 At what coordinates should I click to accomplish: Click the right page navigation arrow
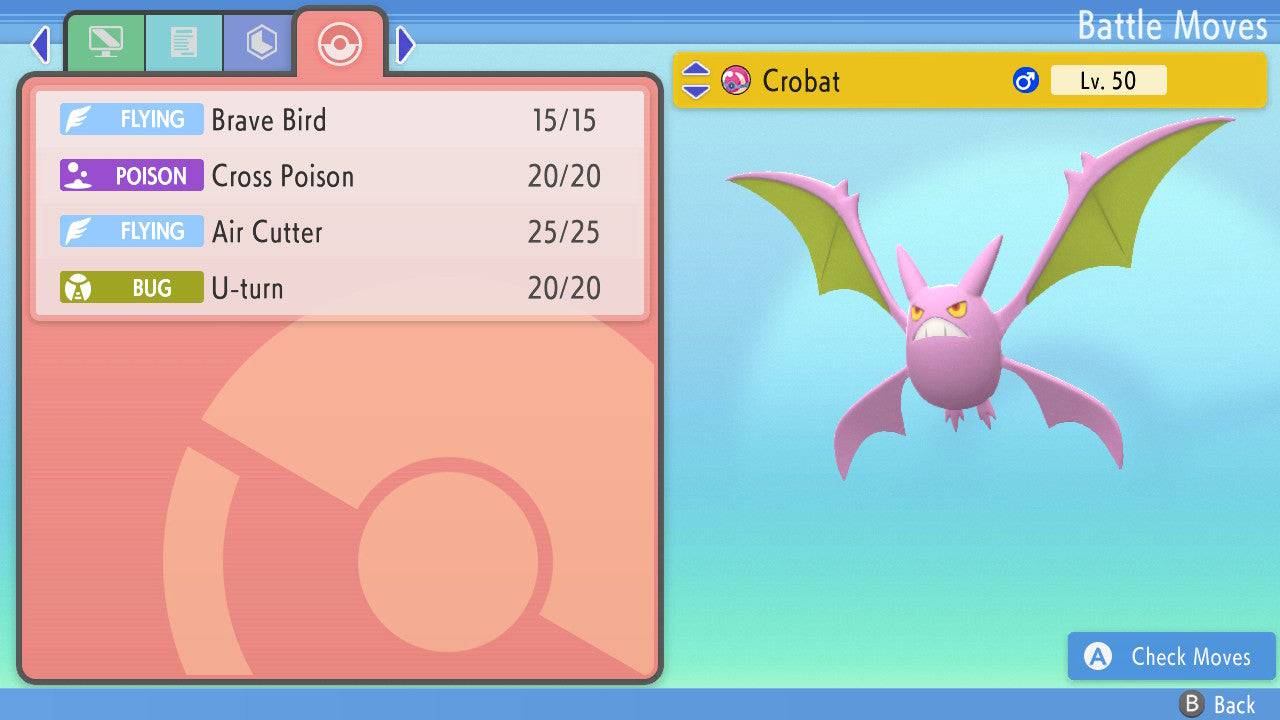point(404,44)
